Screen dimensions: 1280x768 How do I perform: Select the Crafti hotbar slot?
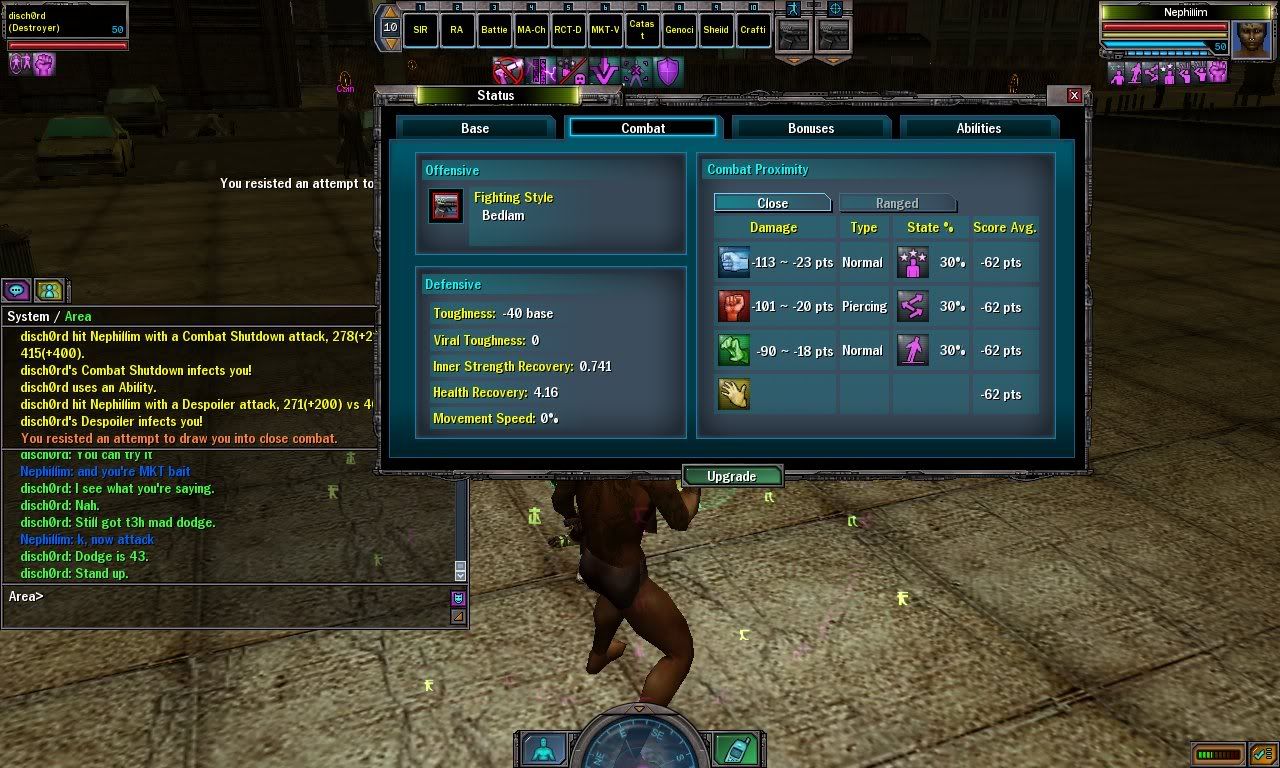(x=753, y=30)
